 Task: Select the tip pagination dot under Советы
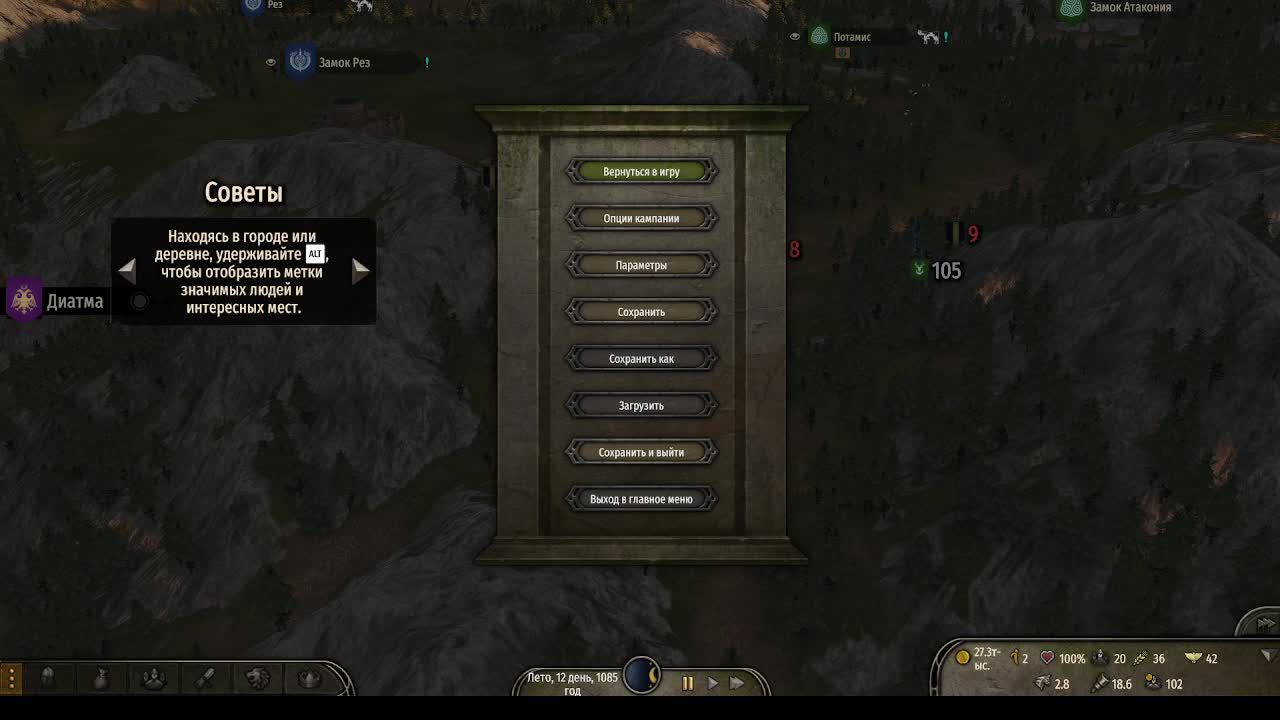click(x=138, y=300)
